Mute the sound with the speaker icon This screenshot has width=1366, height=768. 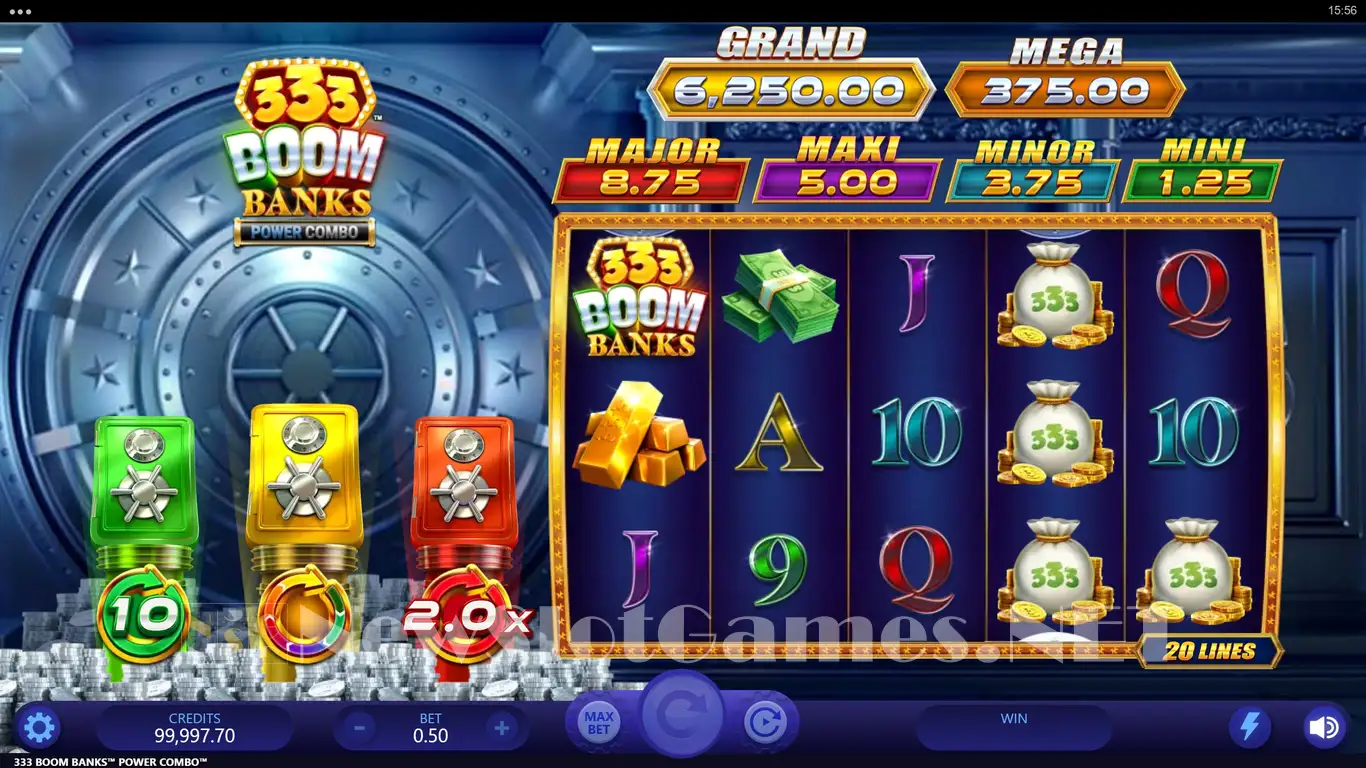tap(1324, 727)
